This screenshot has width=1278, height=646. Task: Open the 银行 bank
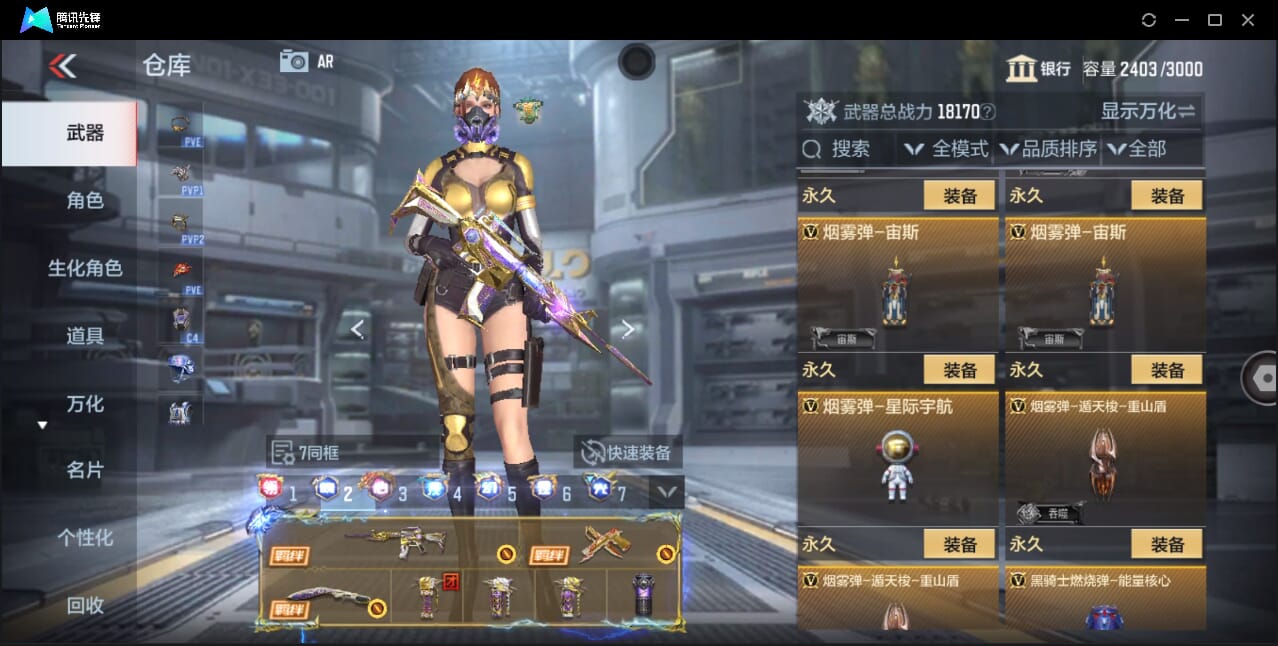click(1038, 69)
